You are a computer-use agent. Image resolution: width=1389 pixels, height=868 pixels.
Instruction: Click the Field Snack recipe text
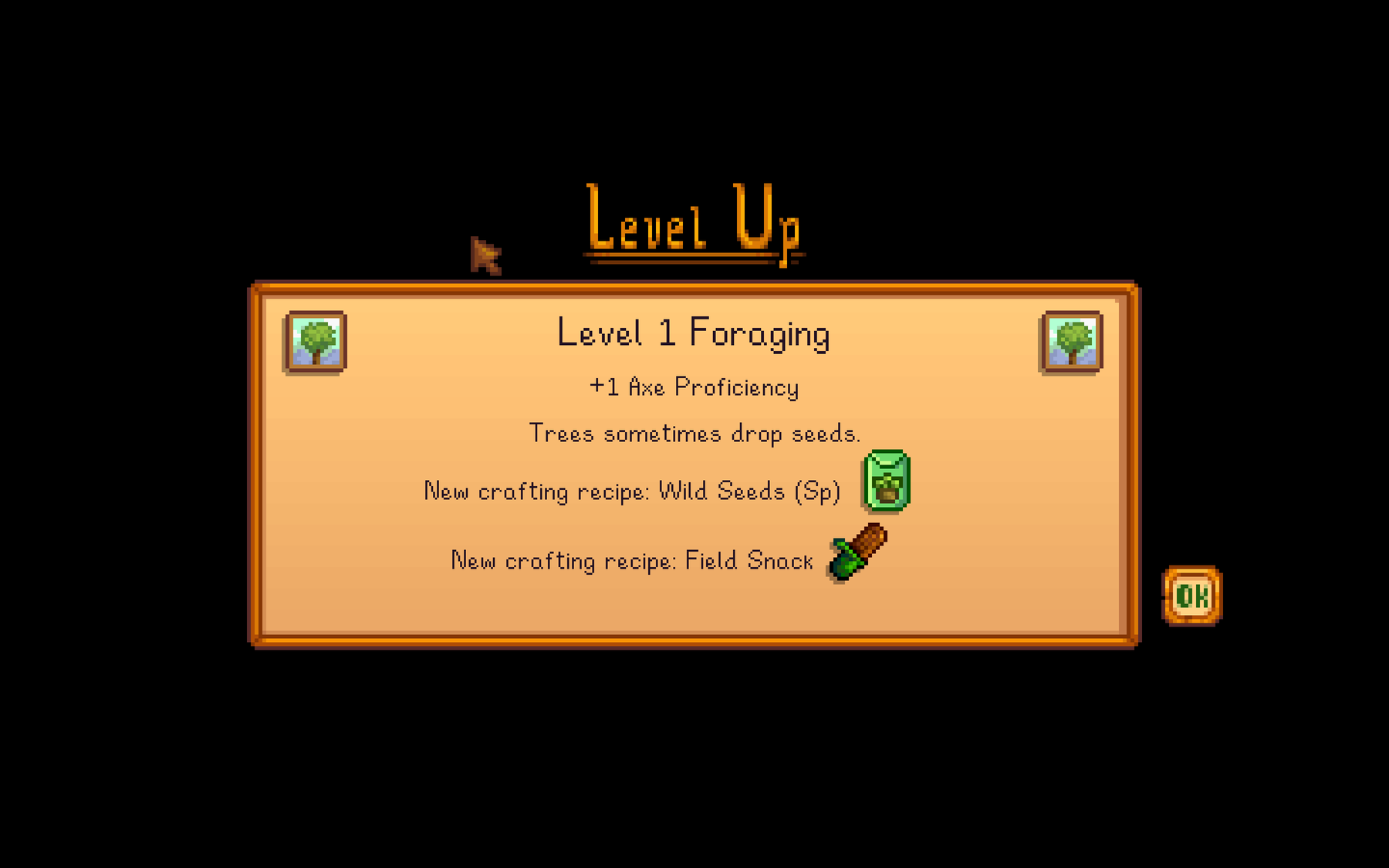(x=630, y=561)
